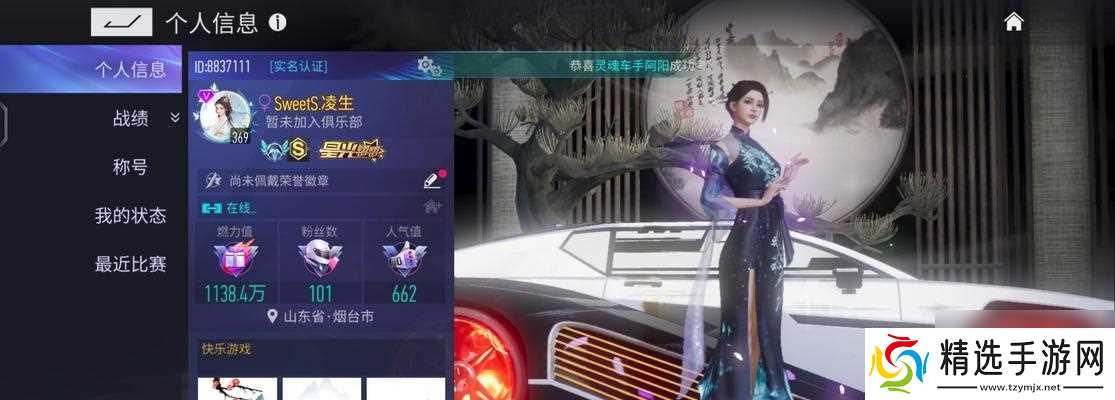View the 最近比赛 tab
1115x400 pixels.
[x=130, y=265]
